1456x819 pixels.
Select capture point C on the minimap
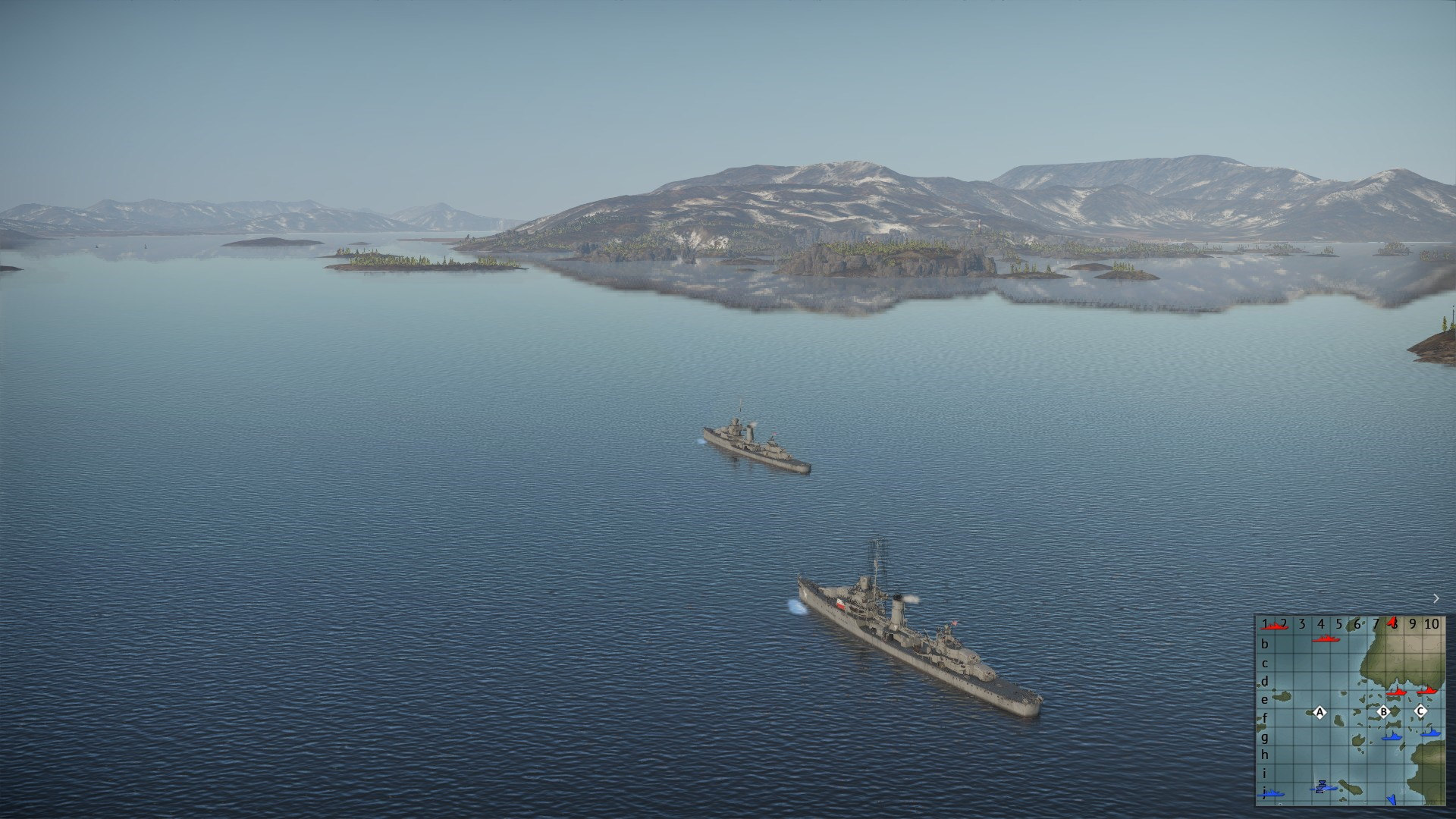coord(1420,711)
